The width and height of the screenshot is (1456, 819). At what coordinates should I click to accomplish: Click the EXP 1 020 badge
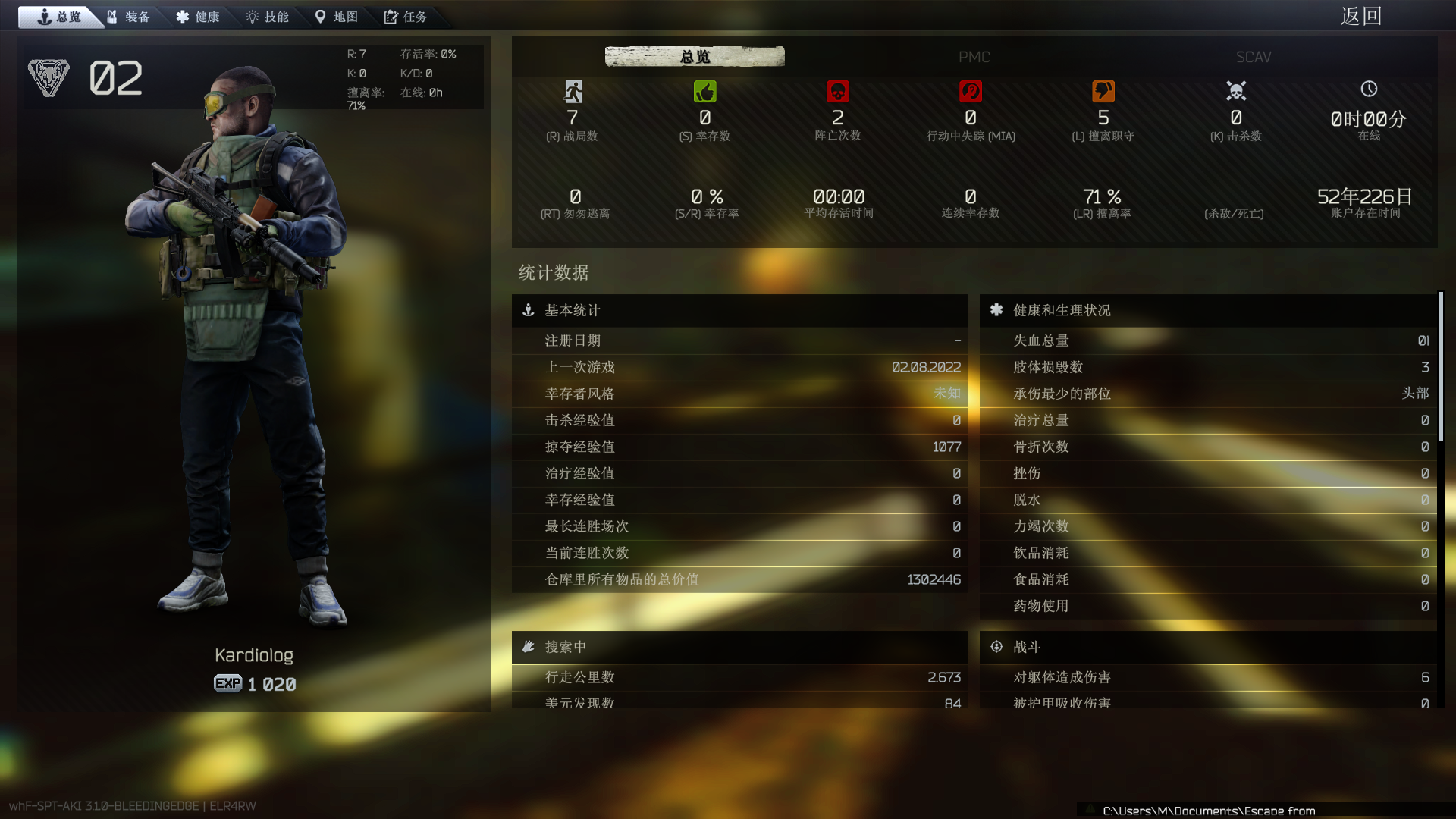coord(254,682)
